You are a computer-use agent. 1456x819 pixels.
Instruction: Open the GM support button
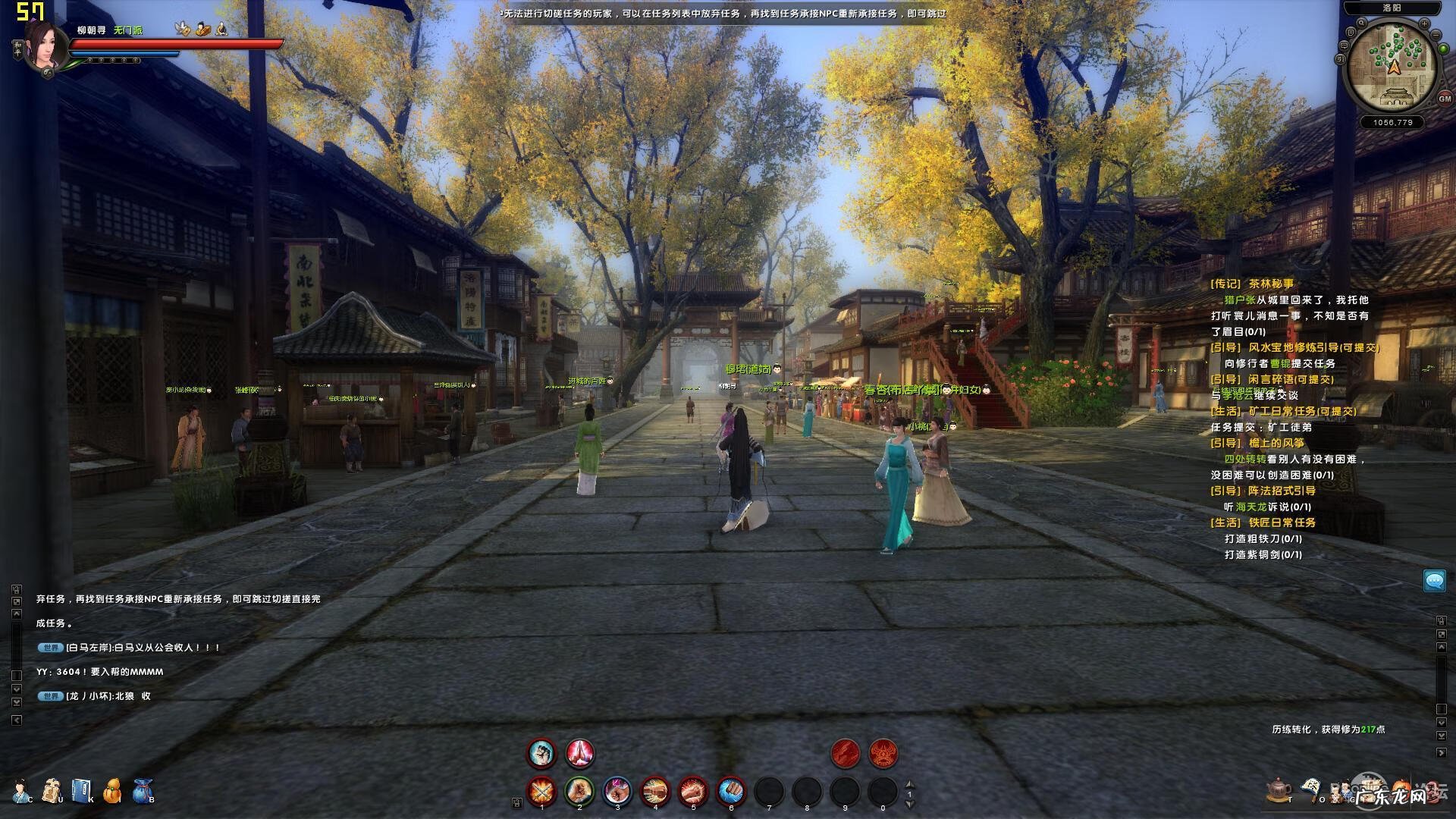point(1444,99)
